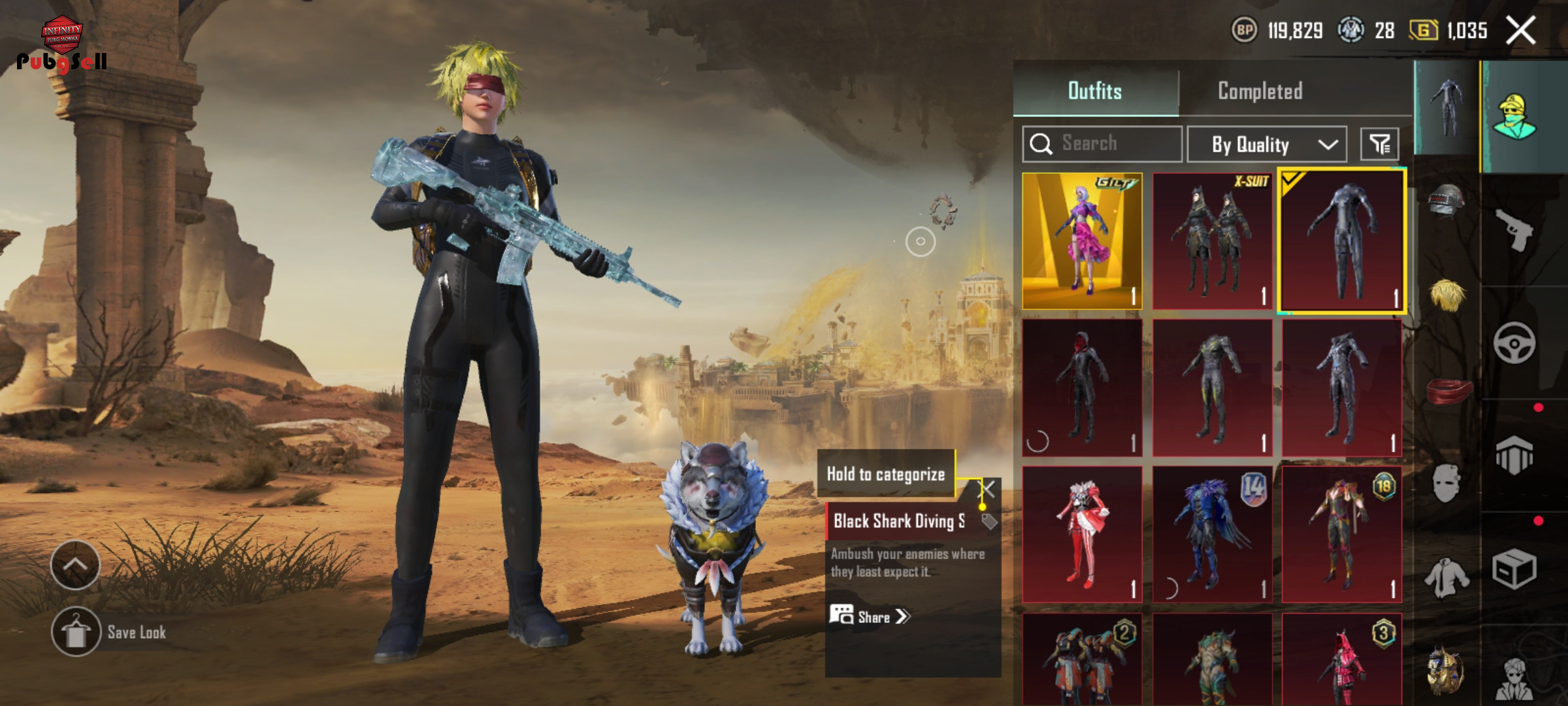Select the equipped Black Shark Diving Suit tile
The height and width of the screenshot is (706, 1568).
[x=1342, y=241]
